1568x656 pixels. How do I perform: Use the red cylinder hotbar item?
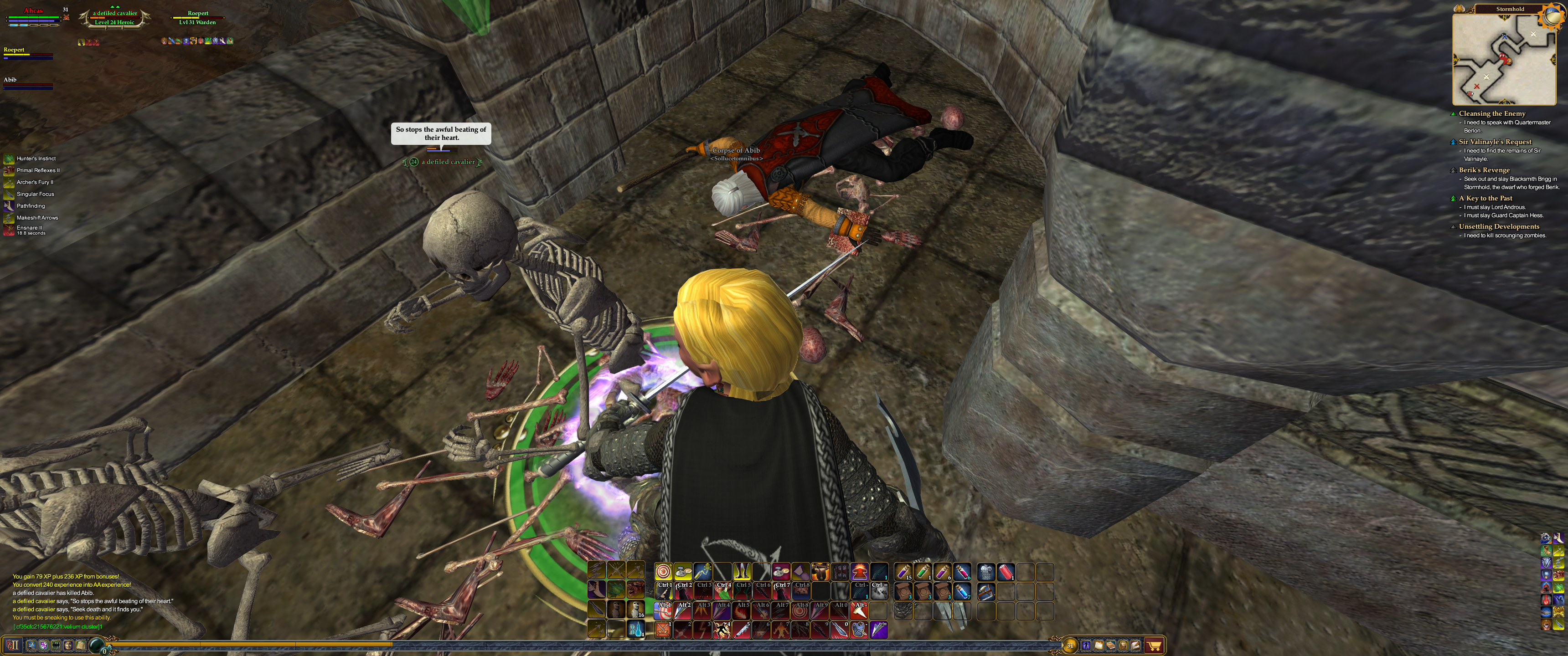(1006, 571)
